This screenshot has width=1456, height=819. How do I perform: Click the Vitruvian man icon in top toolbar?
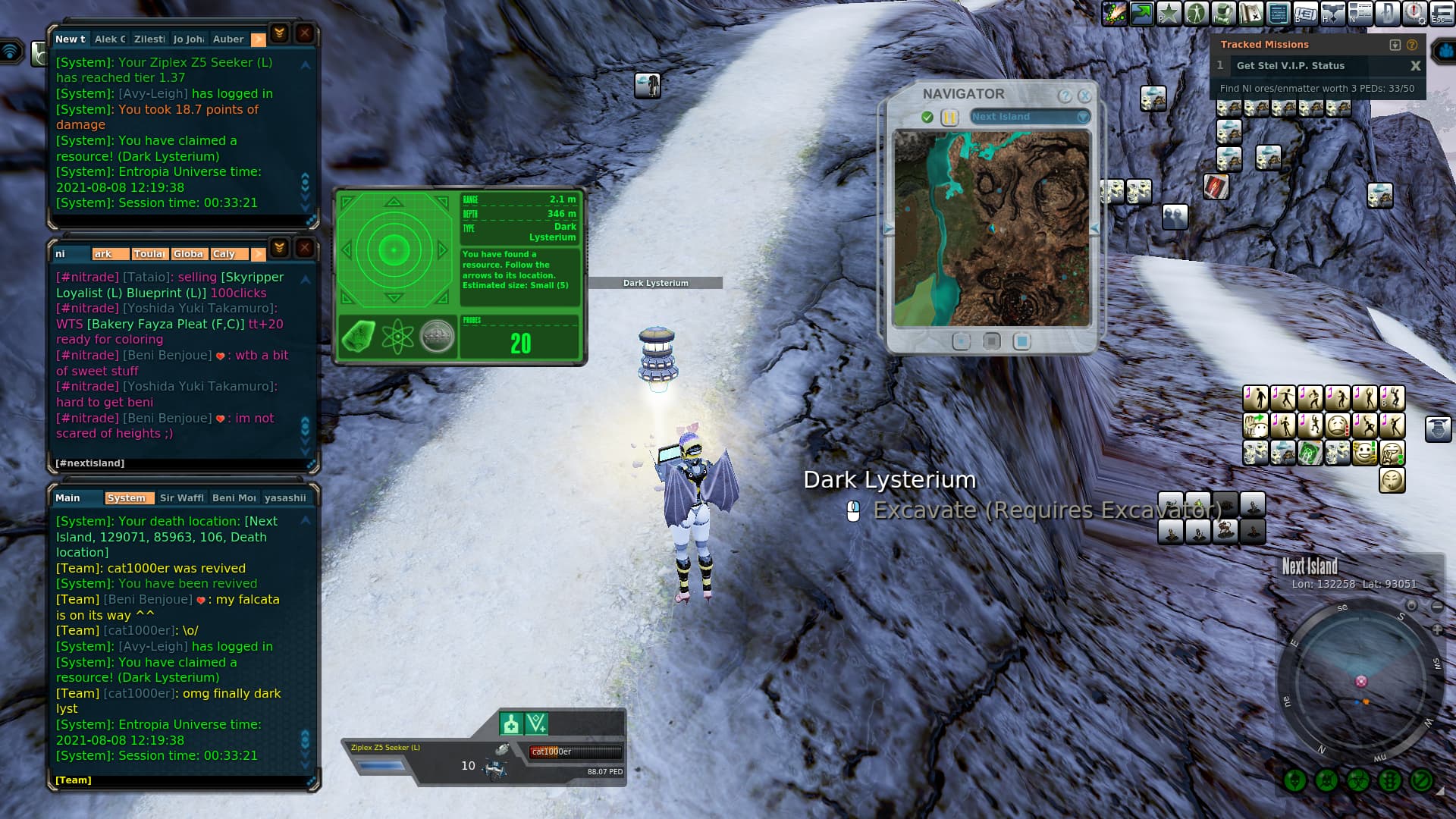pyautogui.click(x=1196, y=13)
